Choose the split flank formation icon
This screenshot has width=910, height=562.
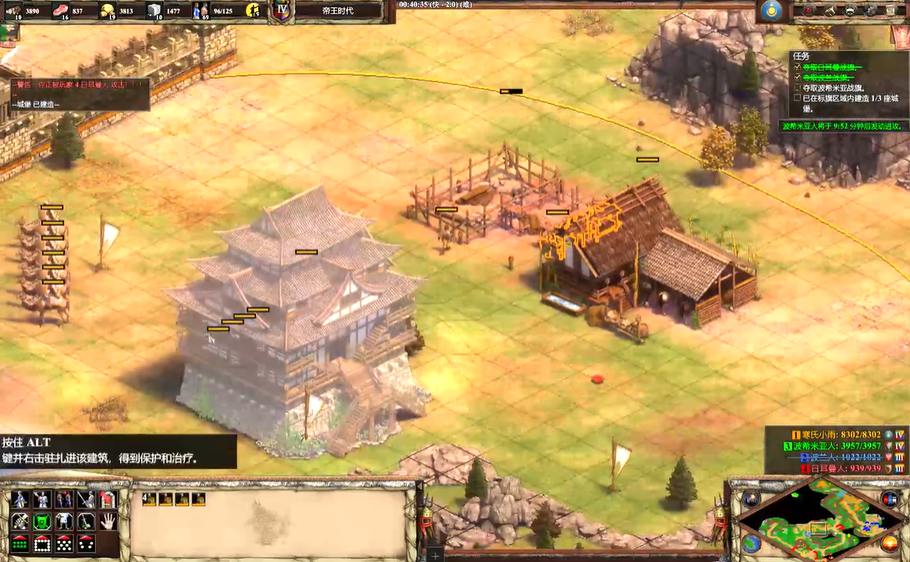click(86, 544)
